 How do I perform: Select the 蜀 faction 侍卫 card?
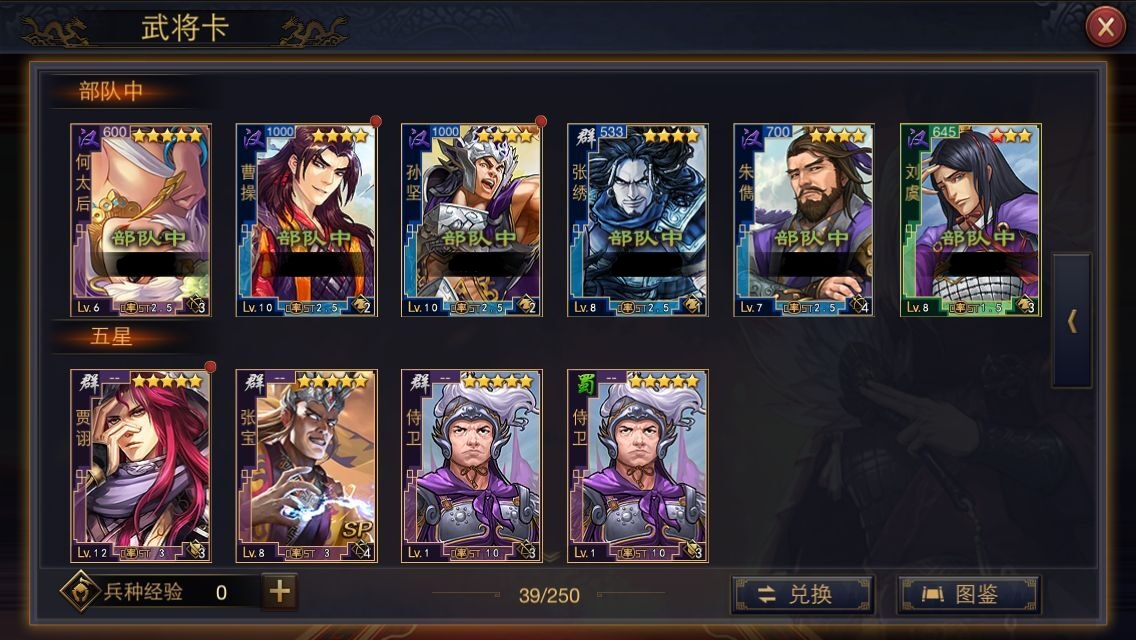(638, 465)
